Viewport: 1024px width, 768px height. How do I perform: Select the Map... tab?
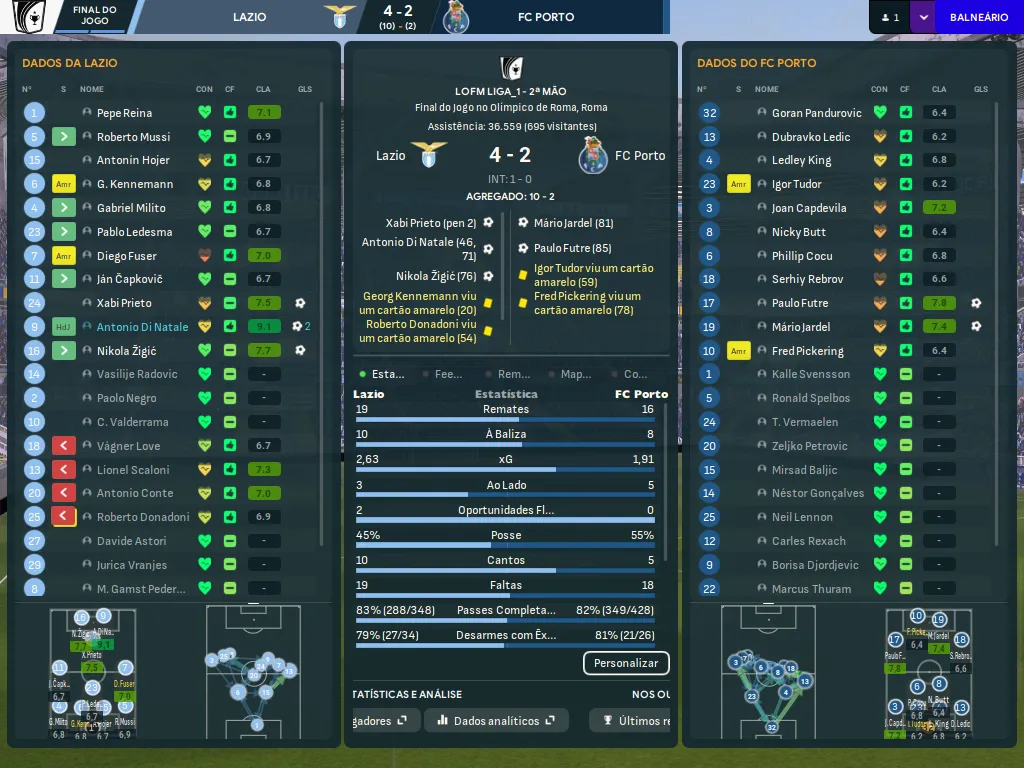coord(568,374)
